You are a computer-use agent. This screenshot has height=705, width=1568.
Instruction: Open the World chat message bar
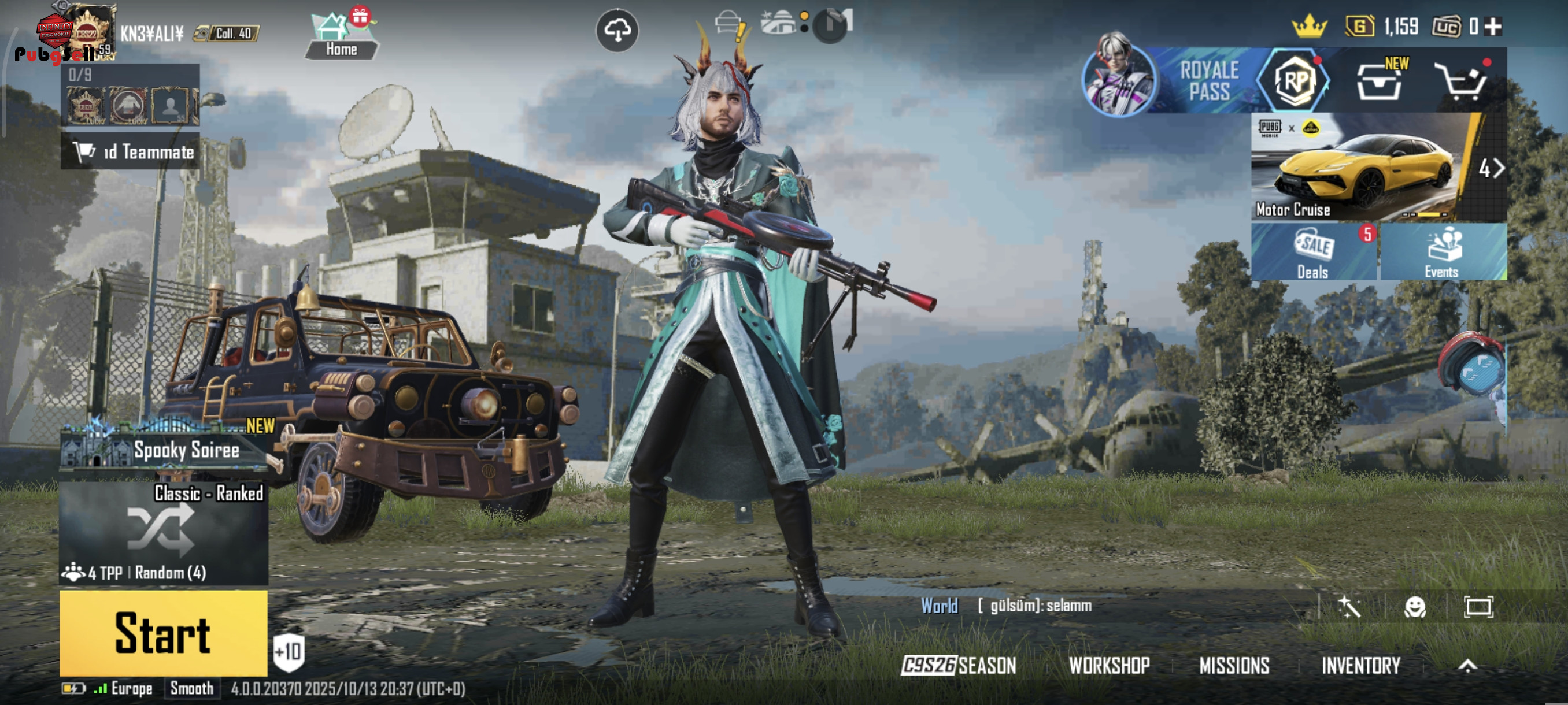(1096, 606)
